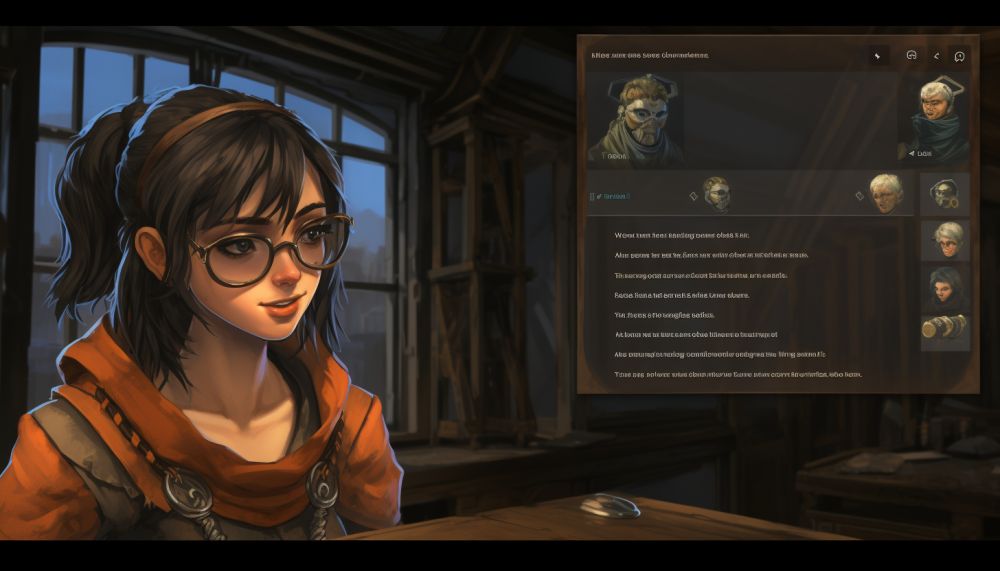Screen dimensions: 1000x571
Task: Select the large white-haired character with scarf
Action: (939, 118)
